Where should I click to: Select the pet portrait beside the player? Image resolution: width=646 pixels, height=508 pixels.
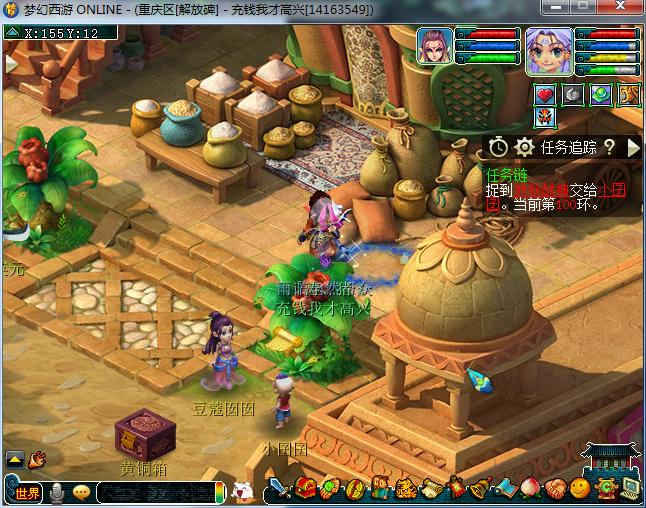coord(435,47)
